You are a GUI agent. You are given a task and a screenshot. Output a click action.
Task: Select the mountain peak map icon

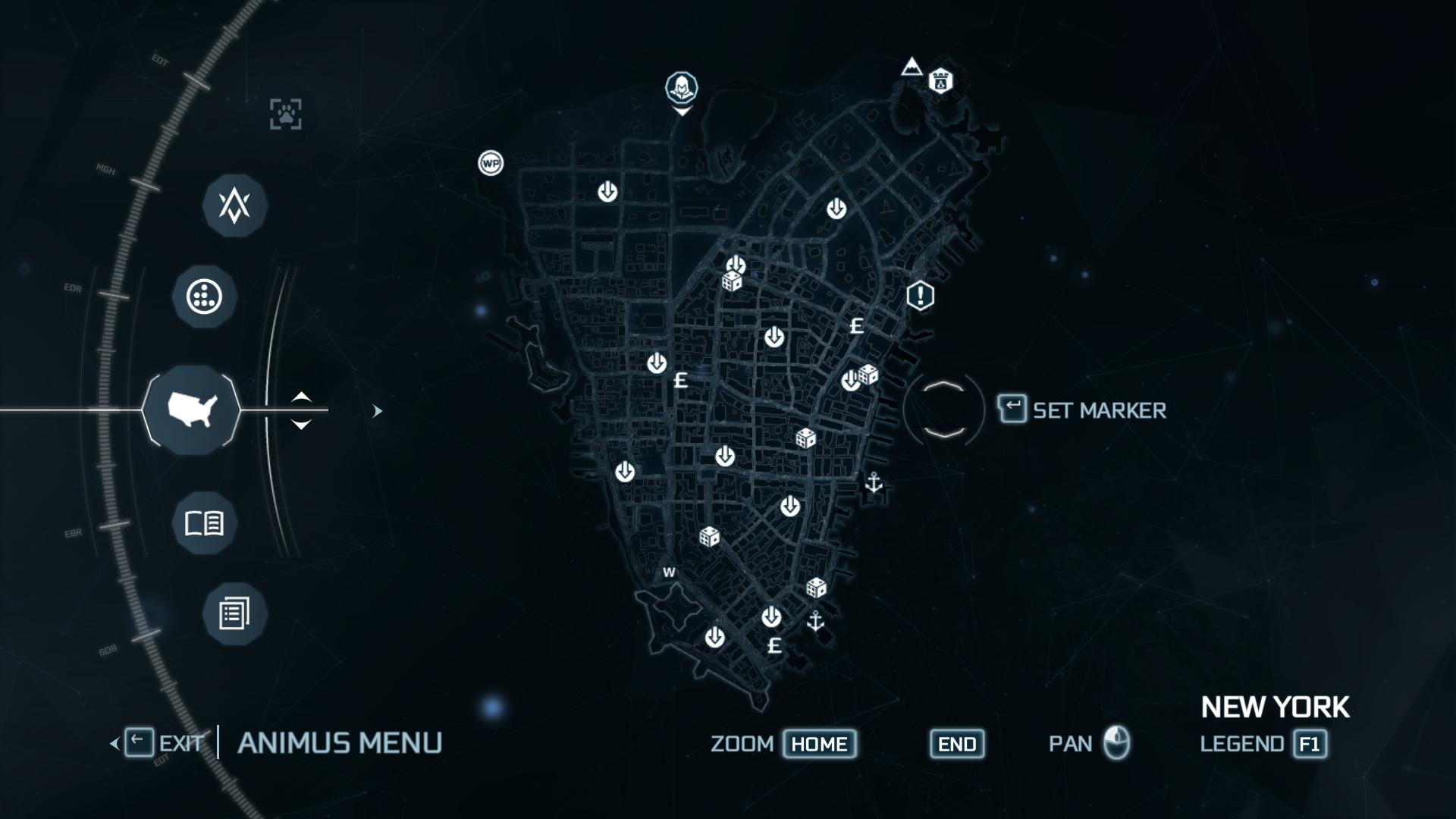click(912, 67)
